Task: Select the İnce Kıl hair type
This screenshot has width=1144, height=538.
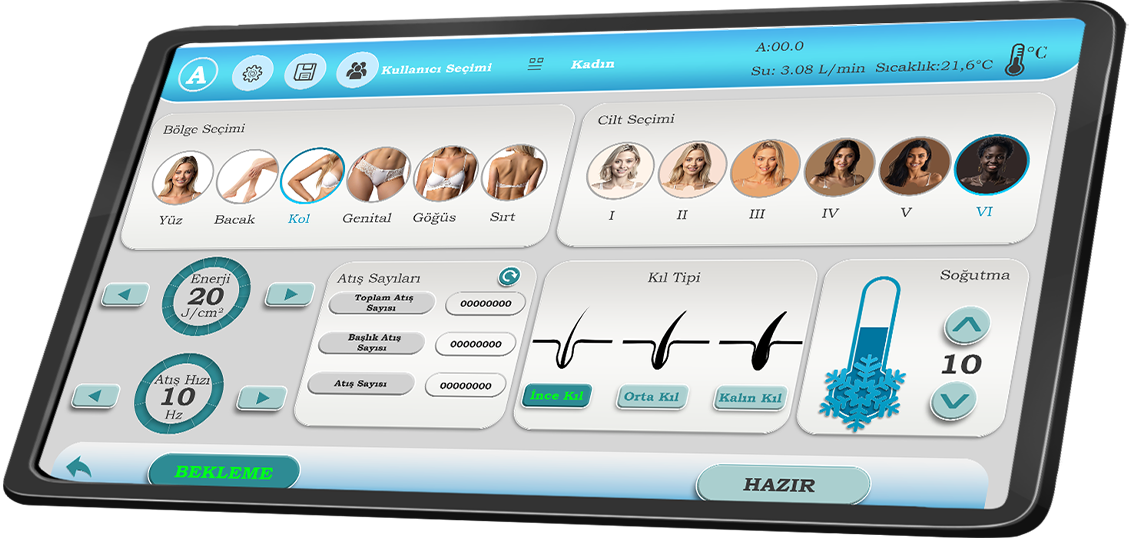Action: [557, 396]
